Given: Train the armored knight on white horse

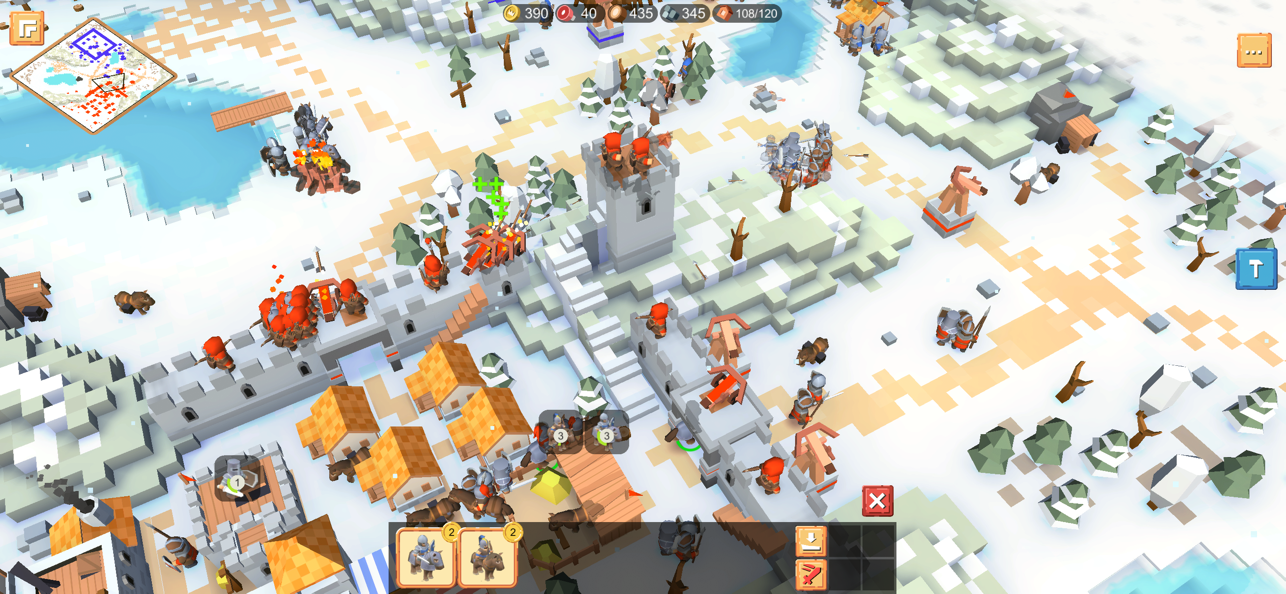Looking at the screenshot, I should click(426, 556).
